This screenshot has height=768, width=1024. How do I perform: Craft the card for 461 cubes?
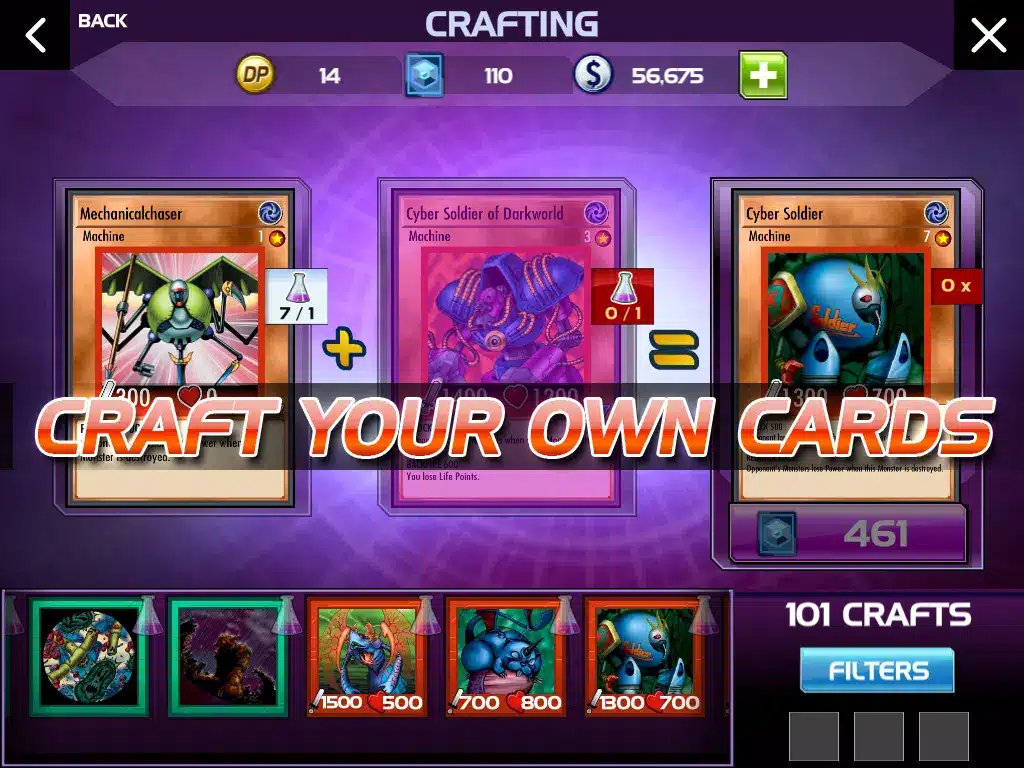coord(847,534)
